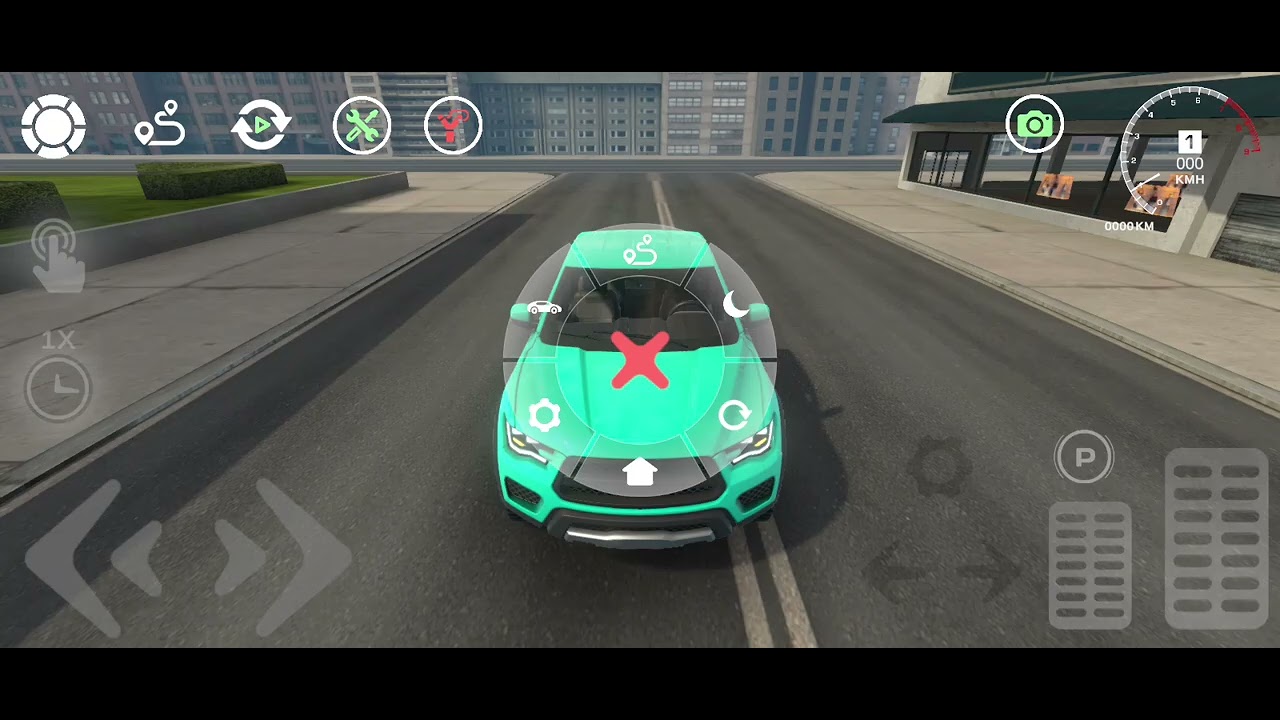This screenshot has width=1280, height=720.
Task: Engage the P parking brake button
Action: [1084, 458]
